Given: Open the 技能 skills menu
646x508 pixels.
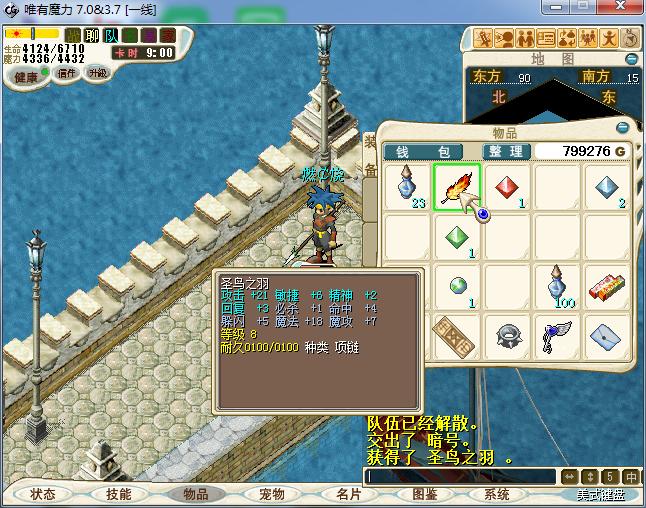Looking at the screenshot, I should [119, 494].
